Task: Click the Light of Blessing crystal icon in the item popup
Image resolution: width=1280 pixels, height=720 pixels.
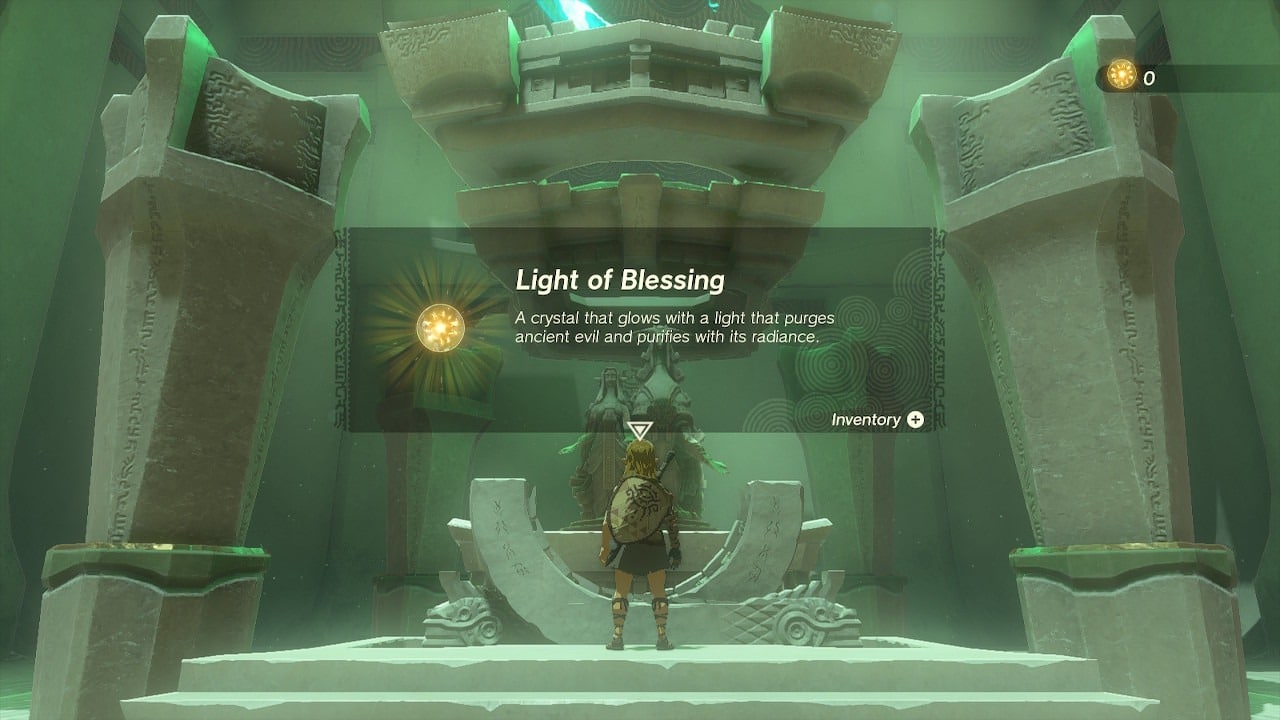Action: tap(439, 326)
